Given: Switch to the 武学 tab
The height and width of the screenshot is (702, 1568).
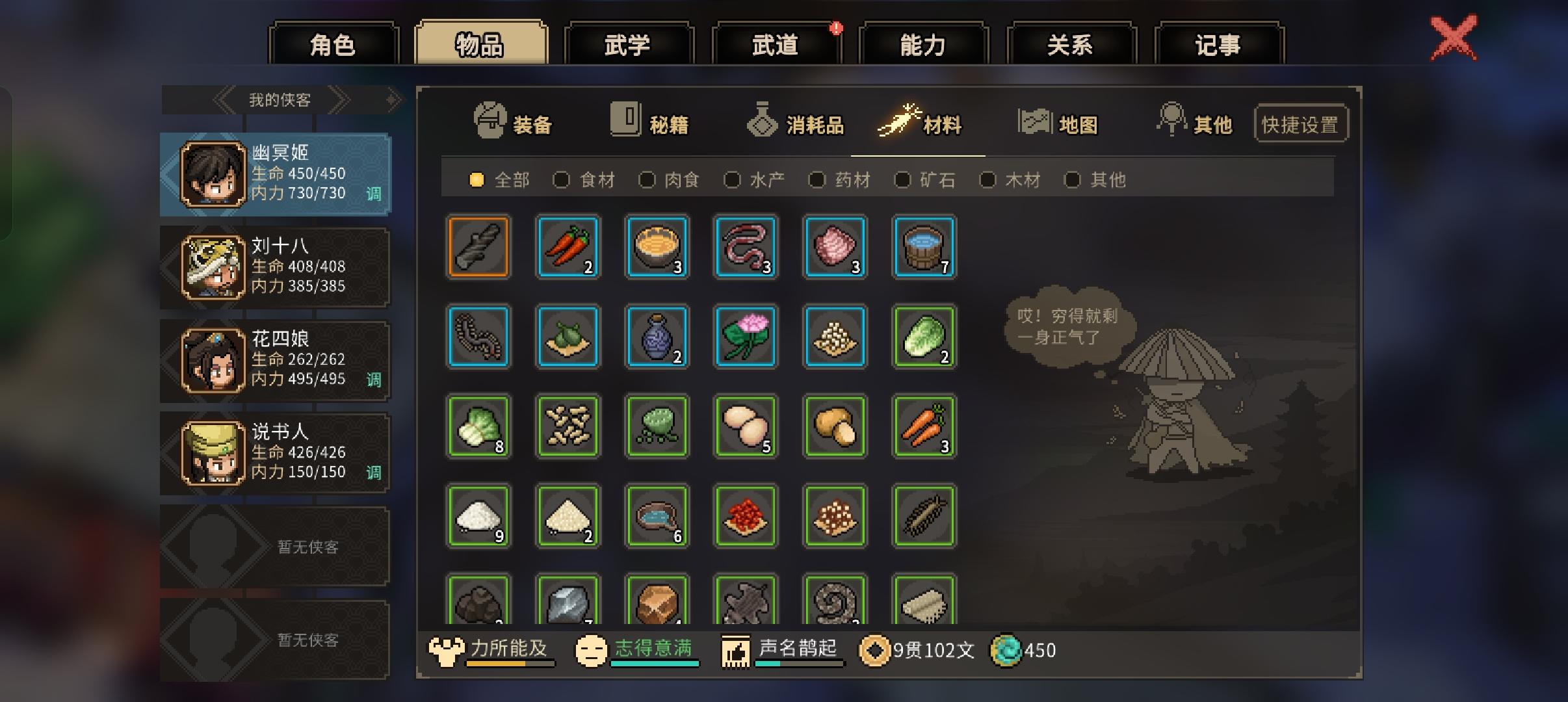Looking at the screenshot, I should [629, 43].
